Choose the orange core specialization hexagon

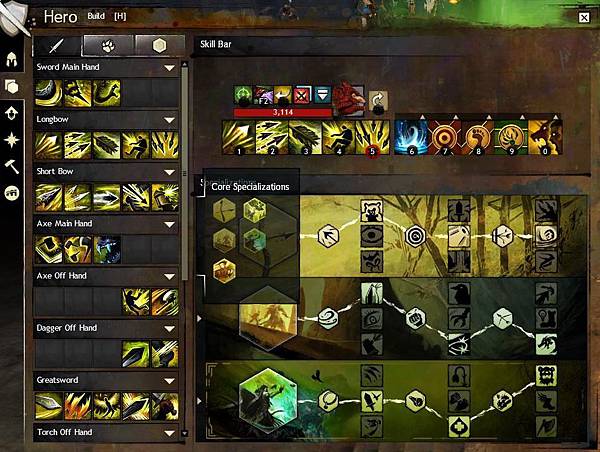coord(226,270)
